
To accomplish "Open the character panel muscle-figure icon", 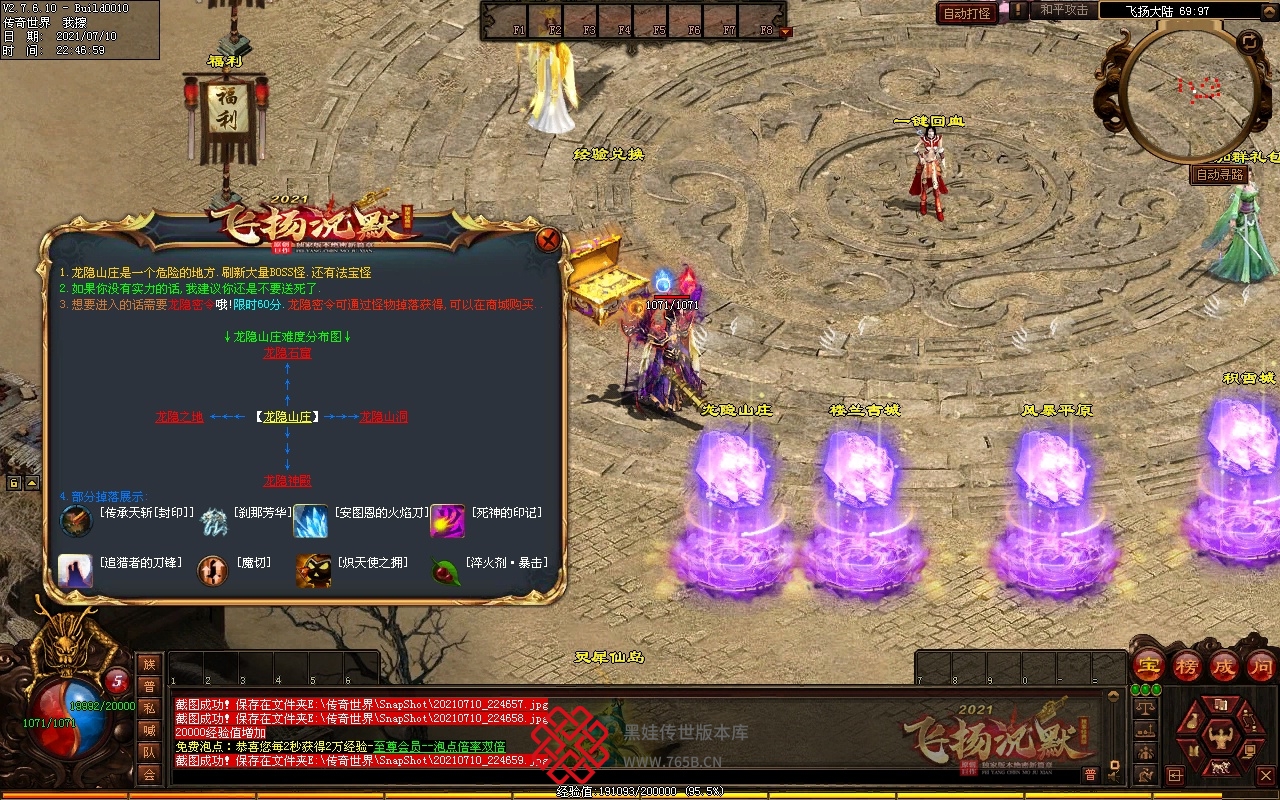I will 1219,740.
